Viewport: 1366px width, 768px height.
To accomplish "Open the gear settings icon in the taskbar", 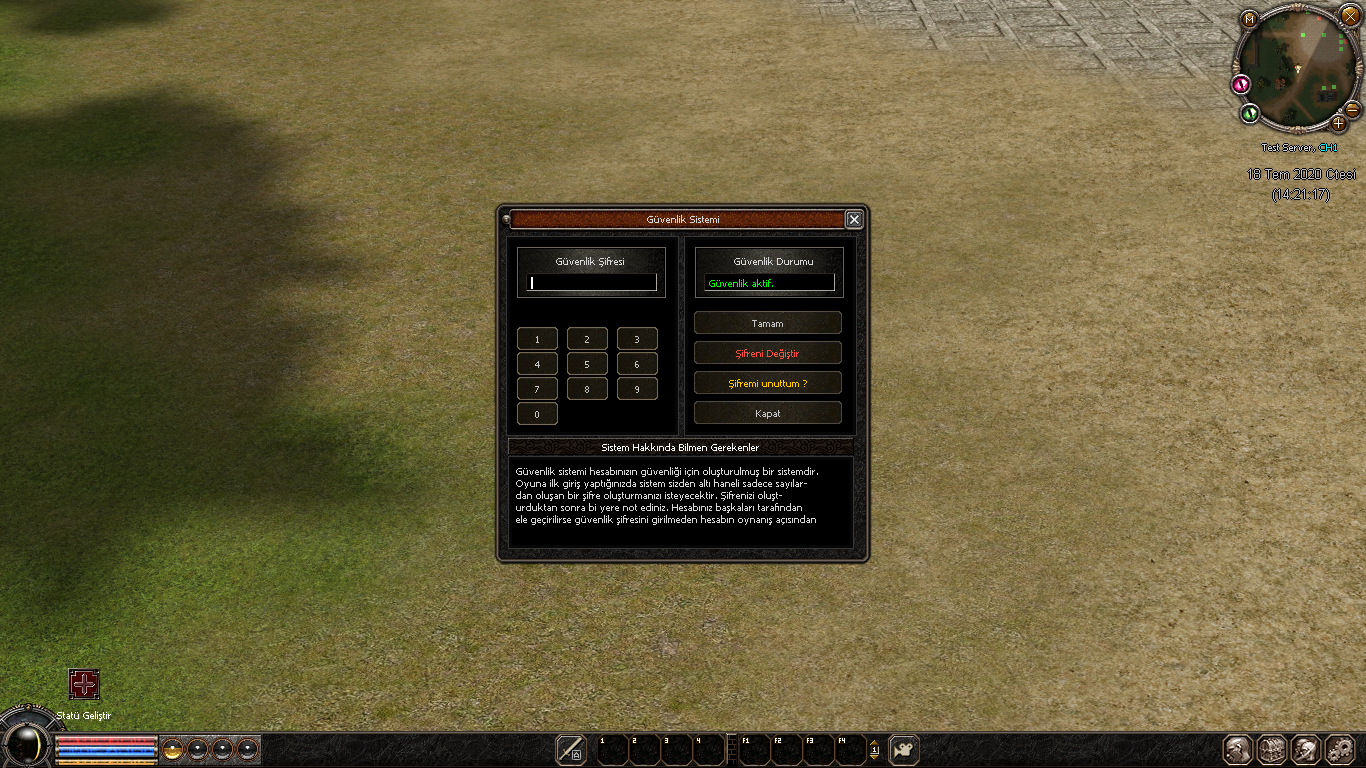I will [x=1340, y=749].
